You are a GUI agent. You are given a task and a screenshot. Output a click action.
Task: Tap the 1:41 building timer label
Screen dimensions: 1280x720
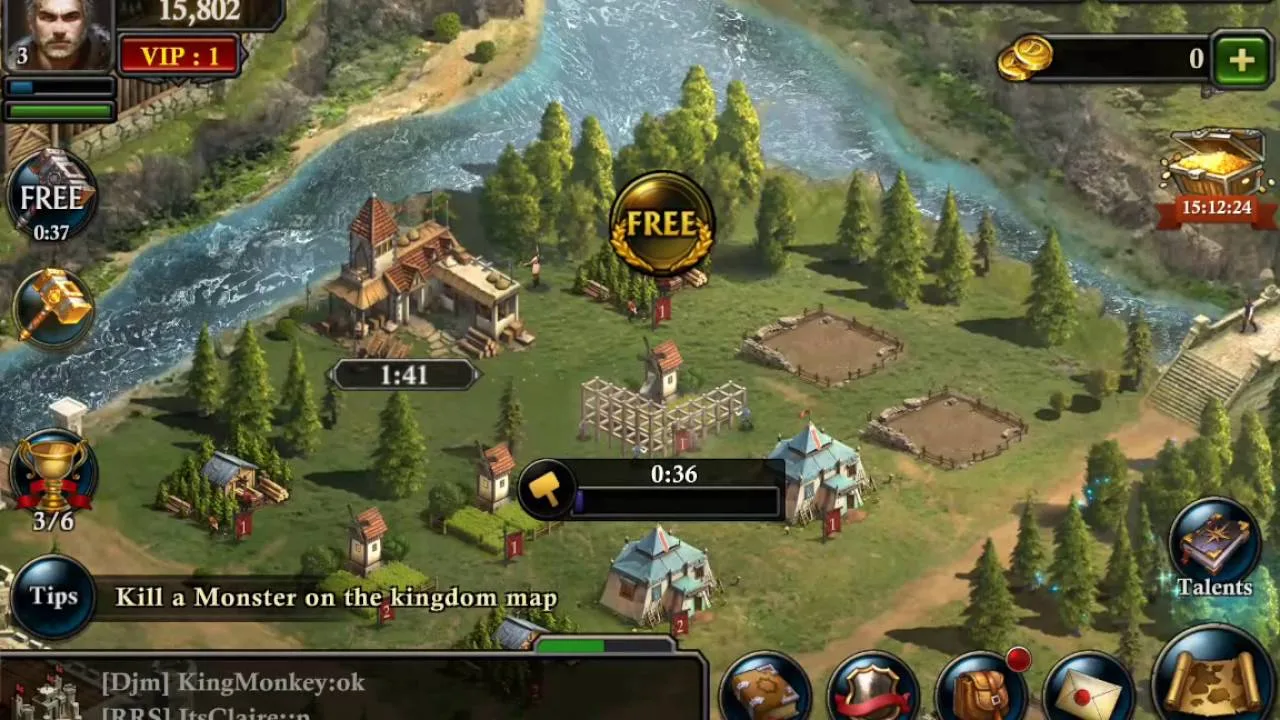coord(404,375)
